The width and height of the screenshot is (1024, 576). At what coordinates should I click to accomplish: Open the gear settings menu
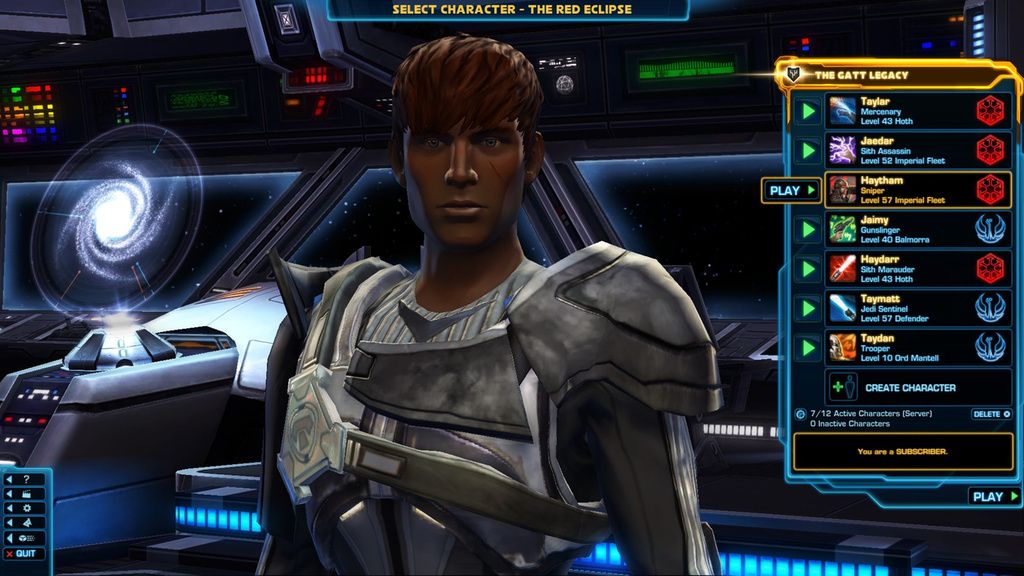click(26, 508)
